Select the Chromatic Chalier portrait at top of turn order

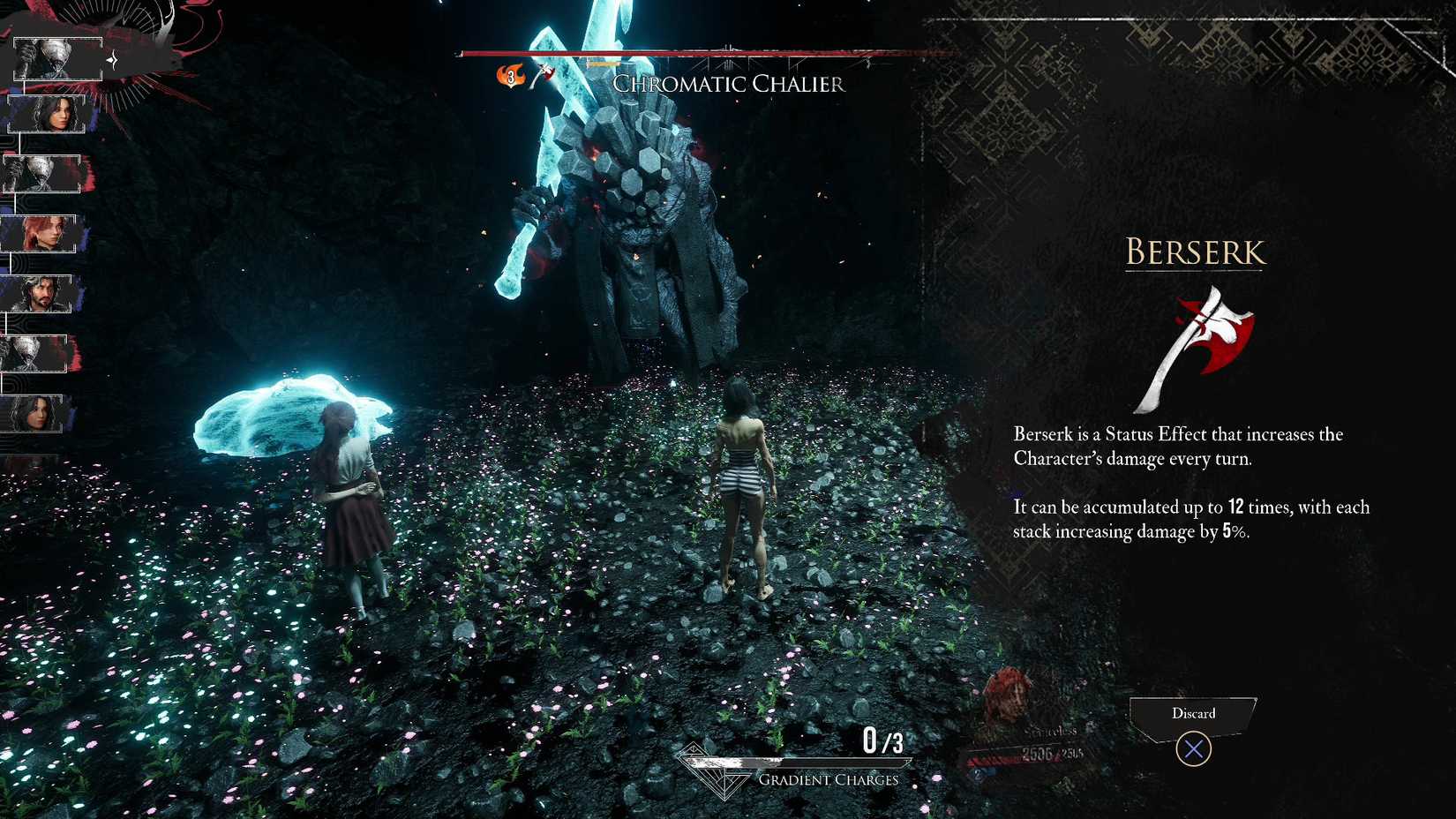tap(57, 59)
